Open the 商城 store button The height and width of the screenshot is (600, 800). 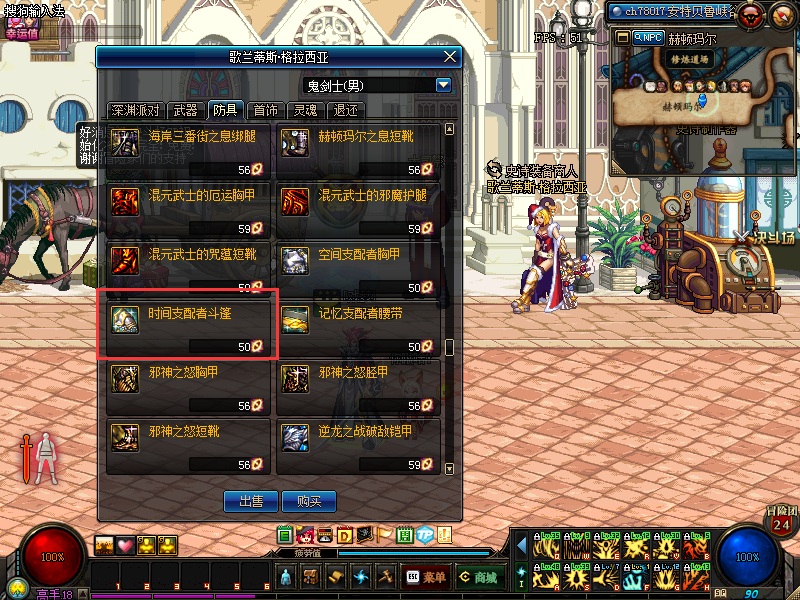tap(480, 577)
